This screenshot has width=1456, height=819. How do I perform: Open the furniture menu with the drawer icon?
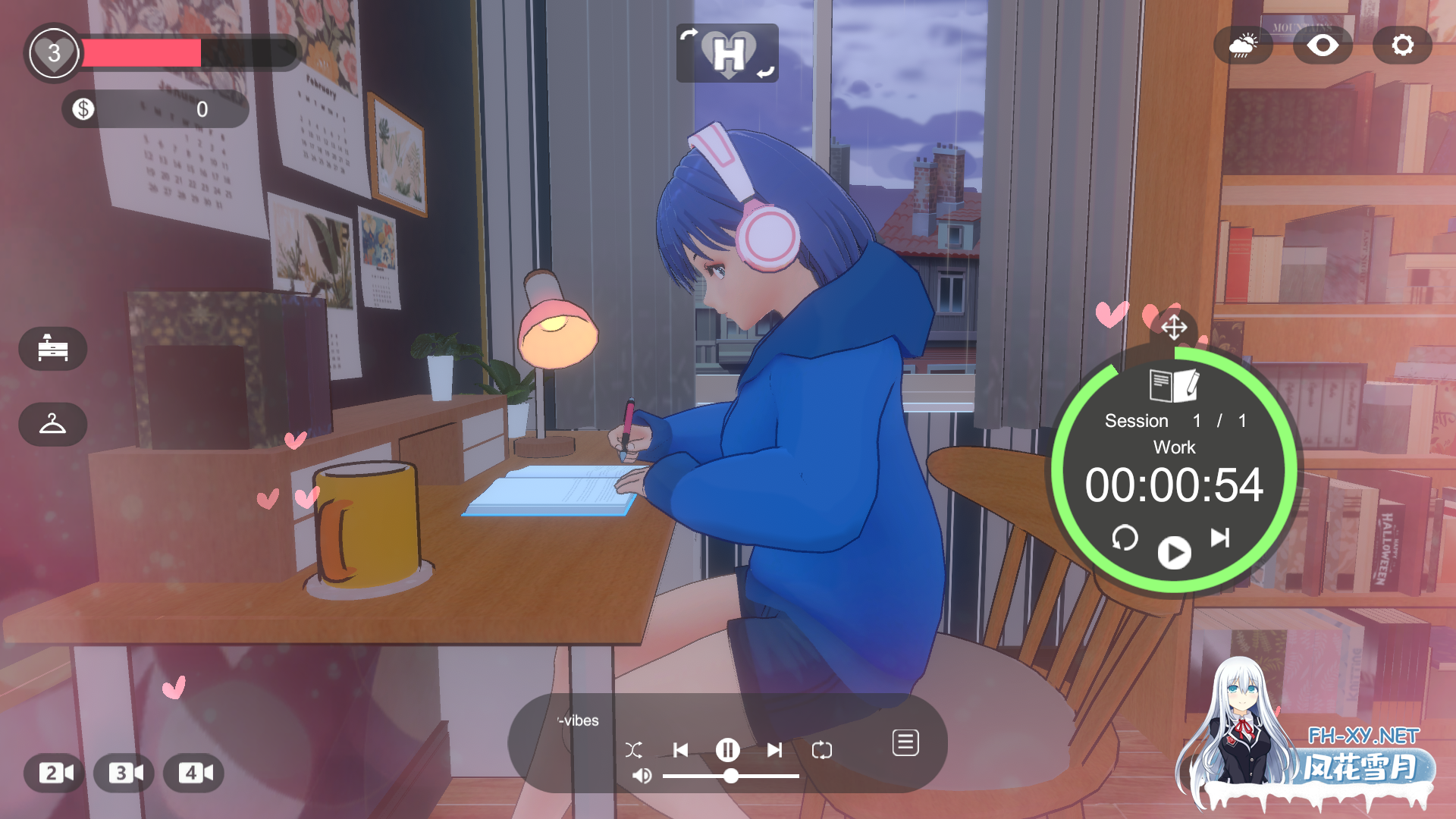pyautogui.click(x=52, y=349)
